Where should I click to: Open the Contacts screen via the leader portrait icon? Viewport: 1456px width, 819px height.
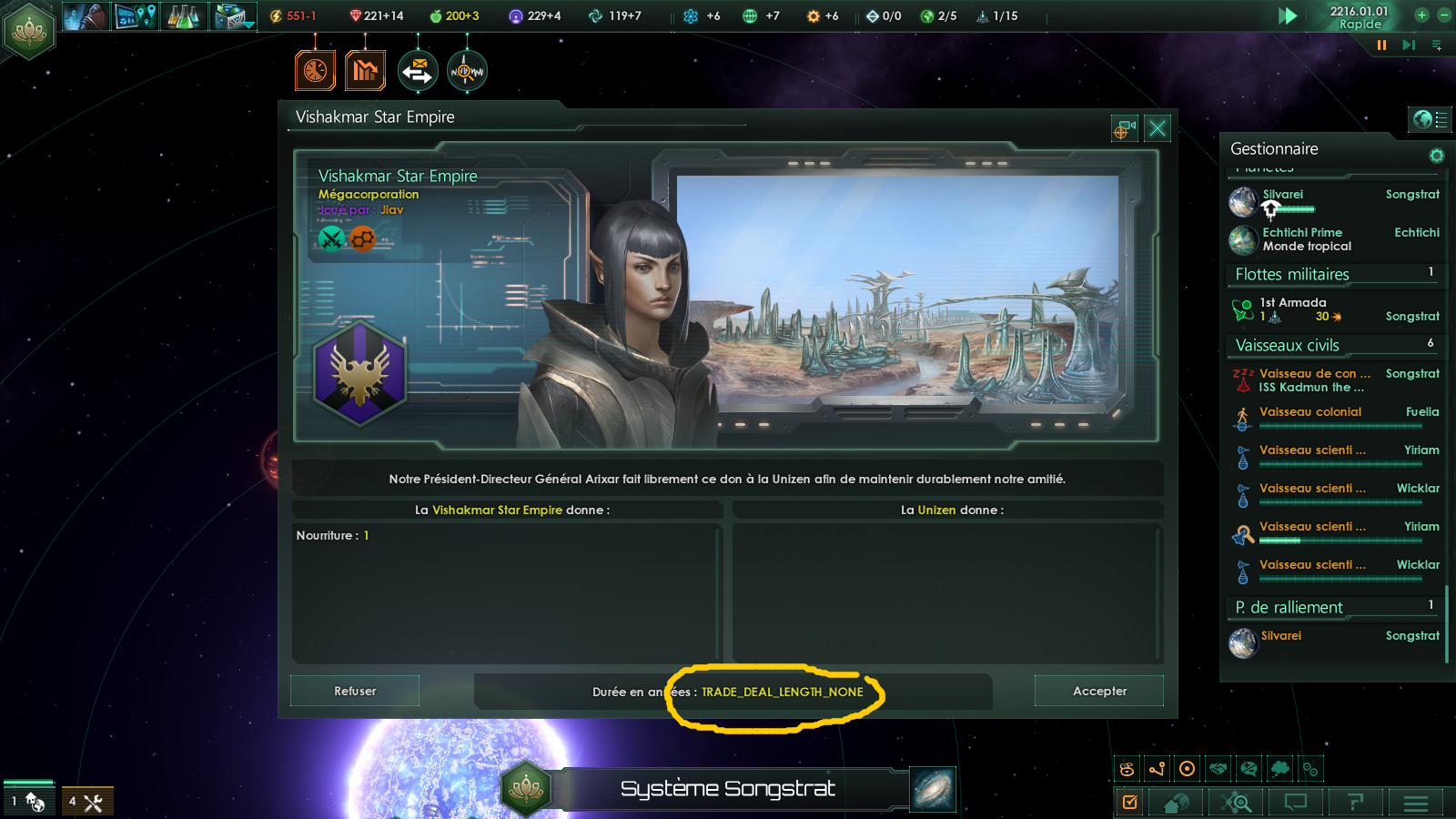[x=86, y=15]
